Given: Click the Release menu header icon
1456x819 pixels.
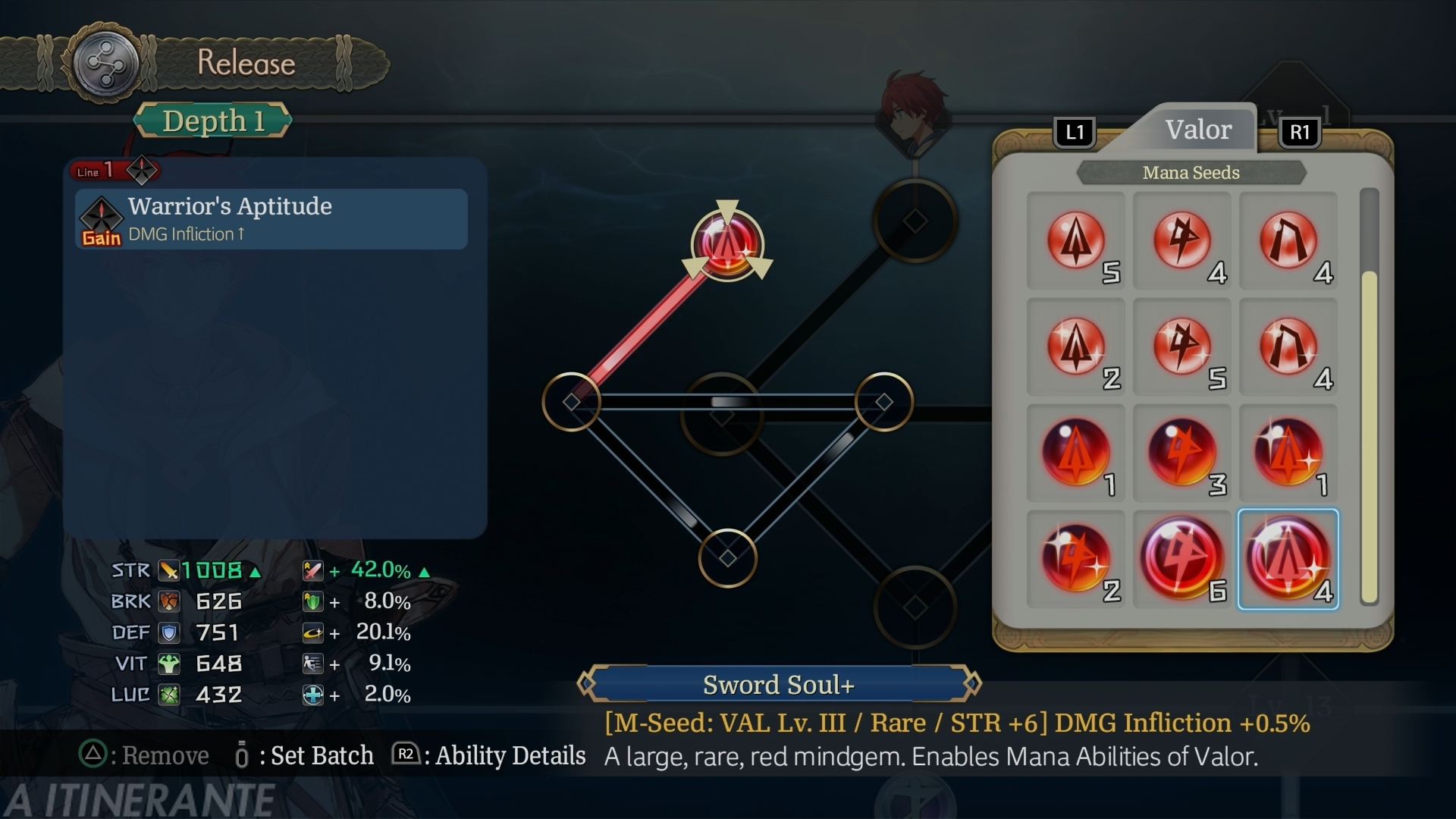Looking at the screenshot, I should coord(105,64).
